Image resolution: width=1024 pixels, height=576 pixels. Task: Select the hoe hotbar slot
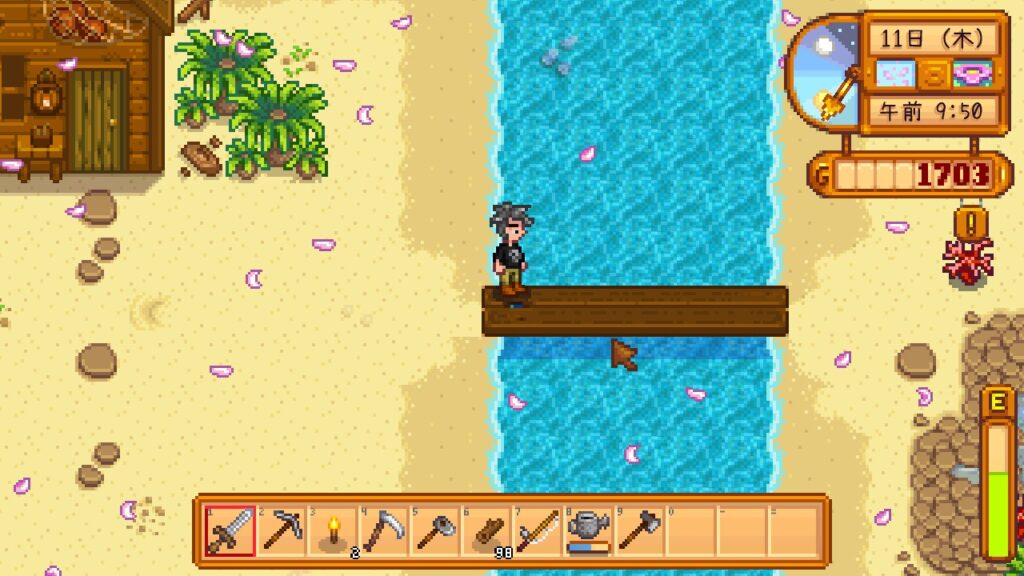(x=436, y=531)
